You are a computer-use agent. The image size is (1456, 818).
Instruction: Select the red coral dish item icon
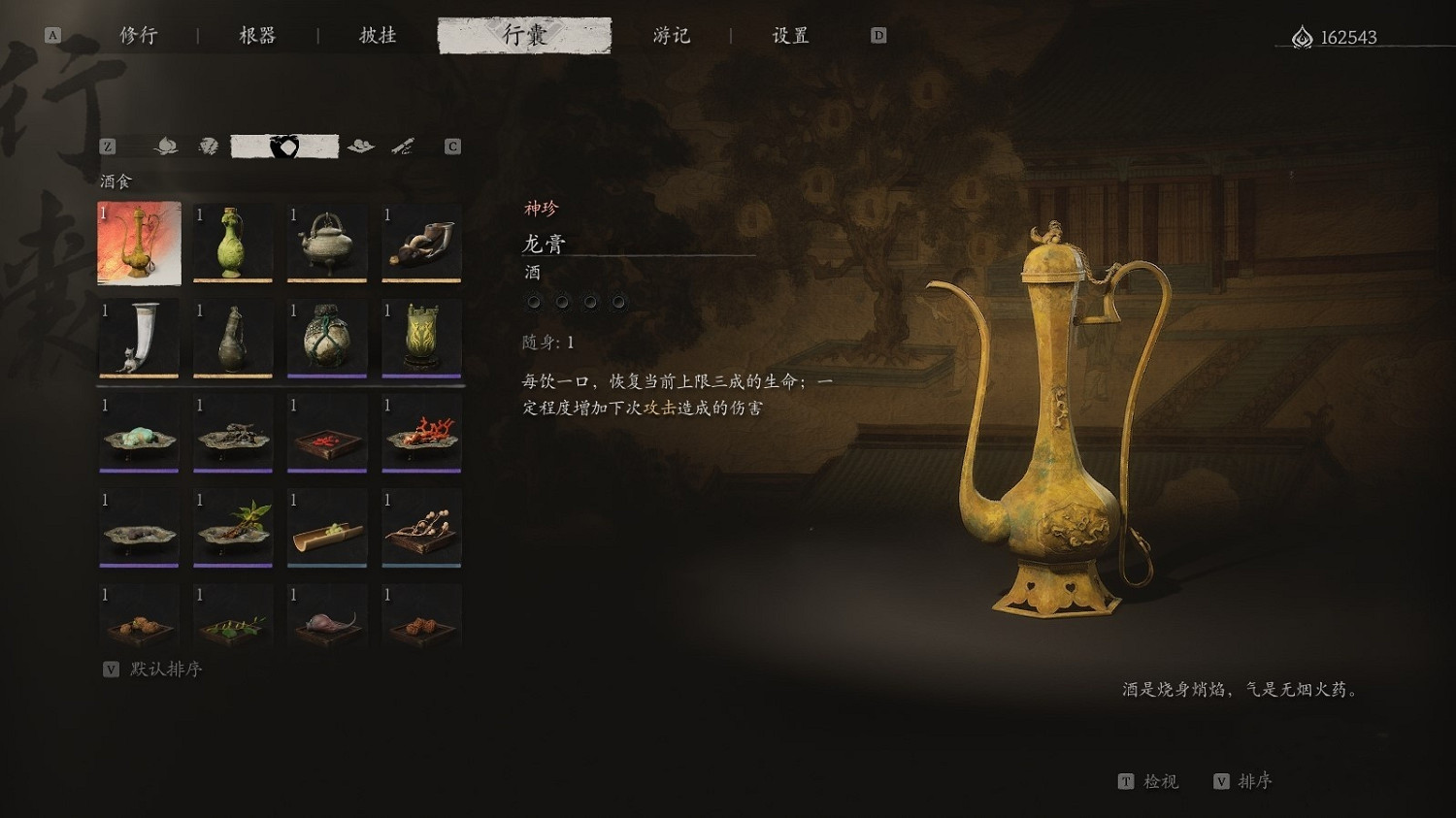point(421,434)
